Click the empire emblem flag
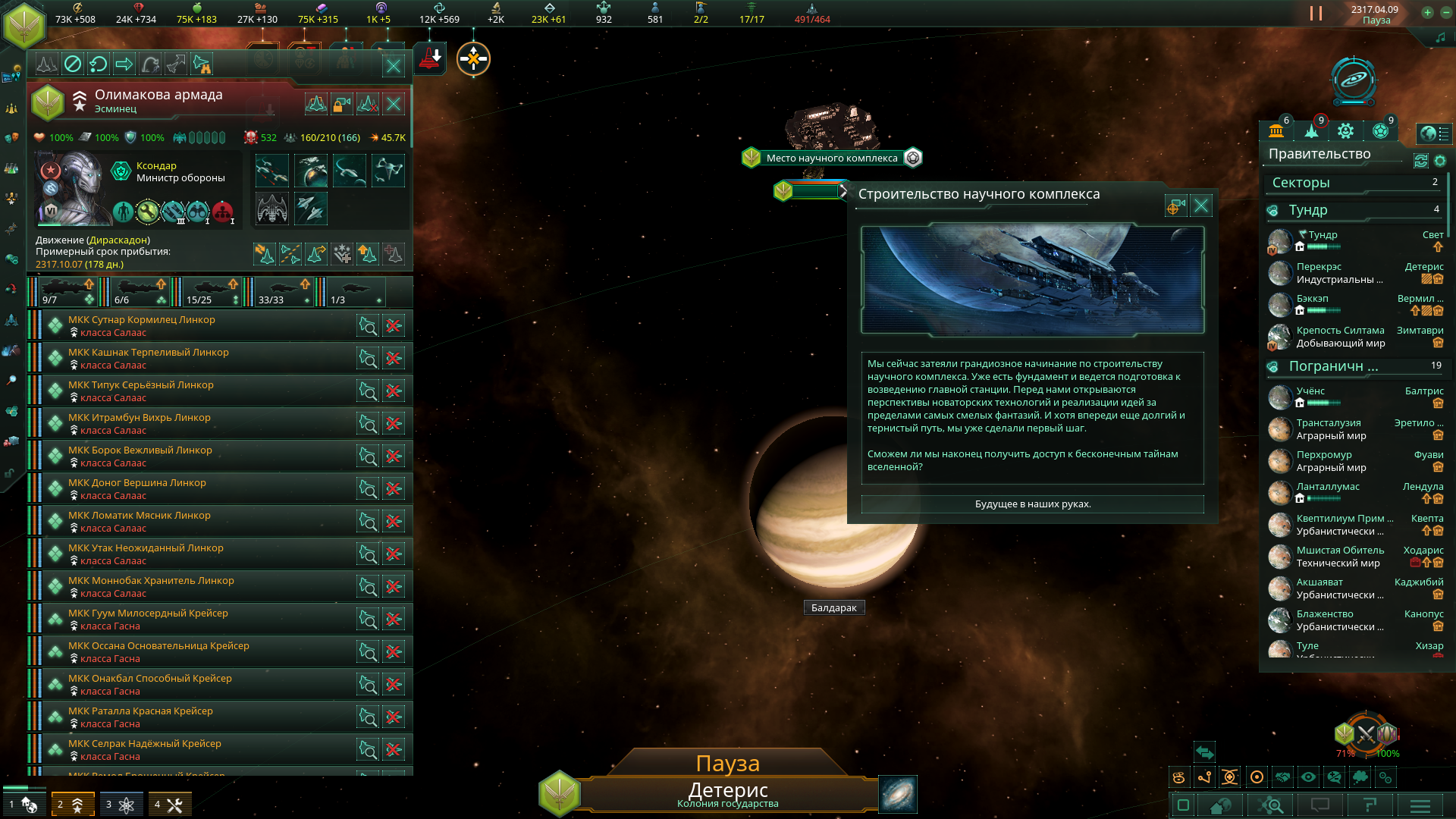 pos(24,24)
